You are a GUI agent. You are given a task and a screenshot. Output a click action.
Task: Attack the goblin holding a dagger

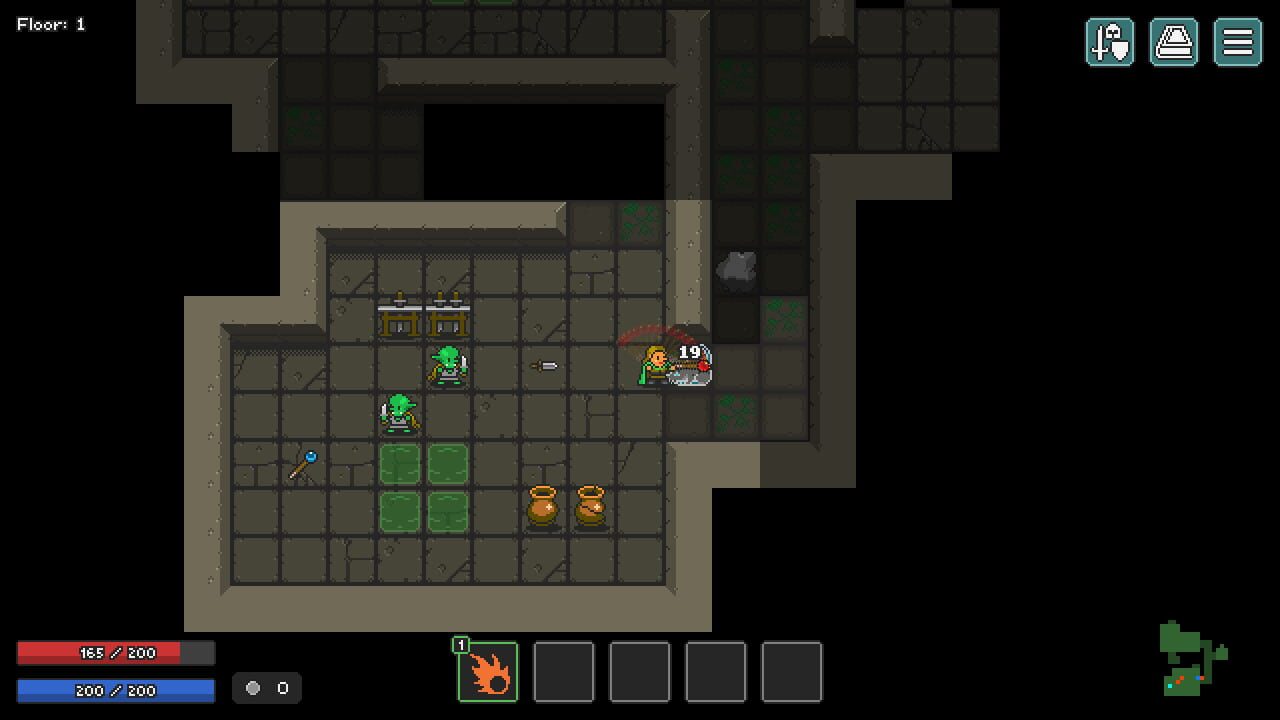[398, 414]
